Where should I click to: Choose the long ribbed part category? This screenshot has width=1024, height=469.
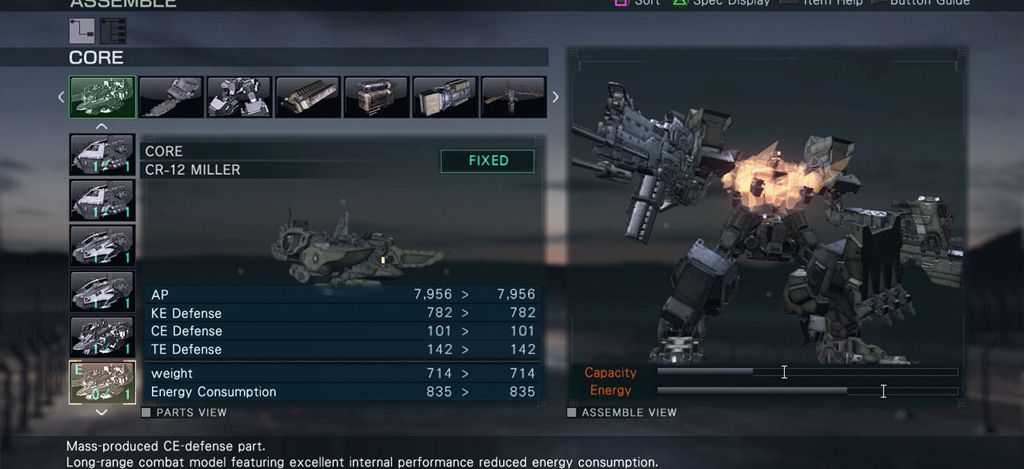307,97
